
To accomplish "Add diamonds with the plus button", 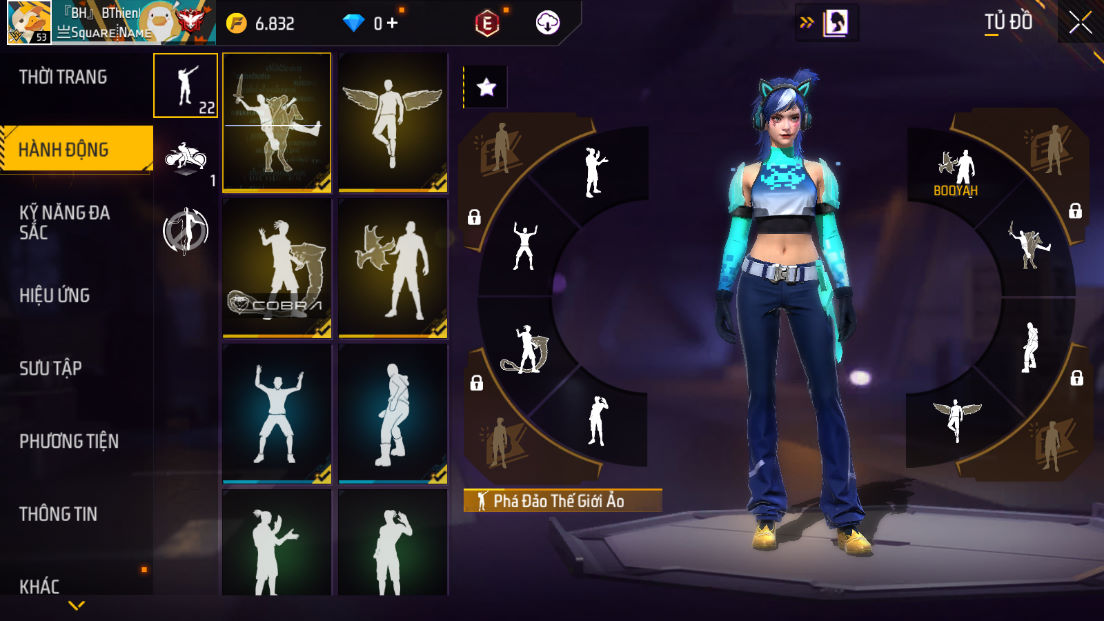I will [392, 23].
